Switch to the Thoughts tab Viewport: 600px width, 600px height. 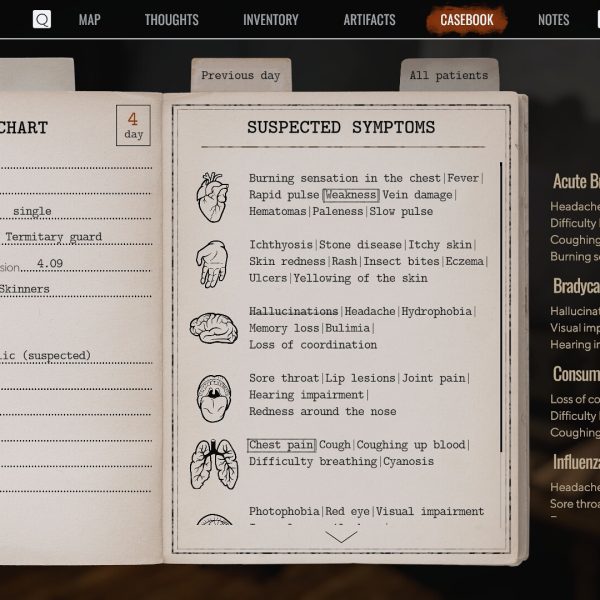171,20
